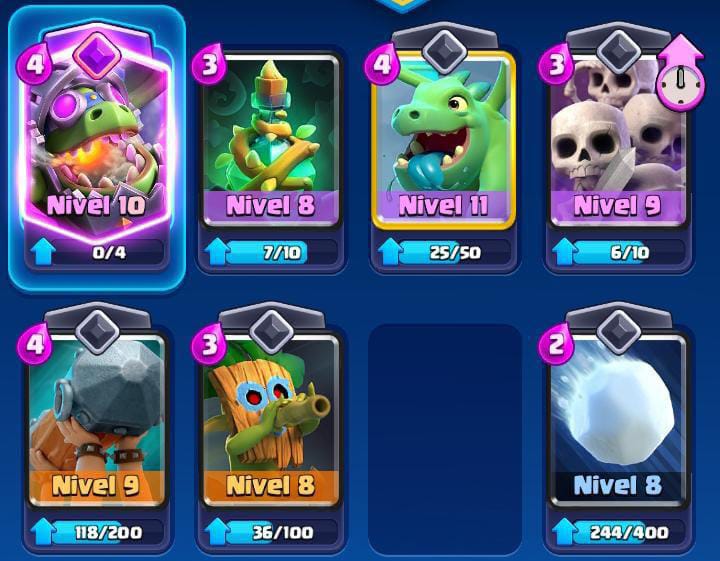Click the pink stopwatch badge on Skeleton Army

(x=682, y=76)
